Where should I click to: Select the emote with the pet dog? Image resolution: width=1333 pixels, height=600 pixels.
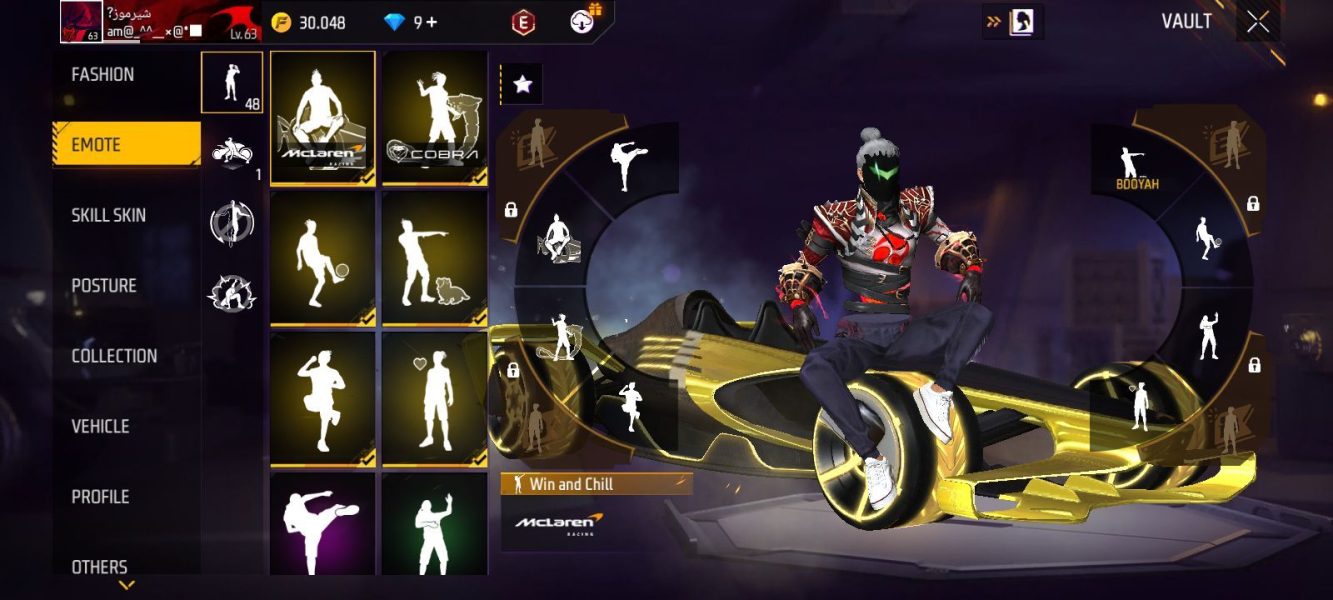(x=434, y=258)
